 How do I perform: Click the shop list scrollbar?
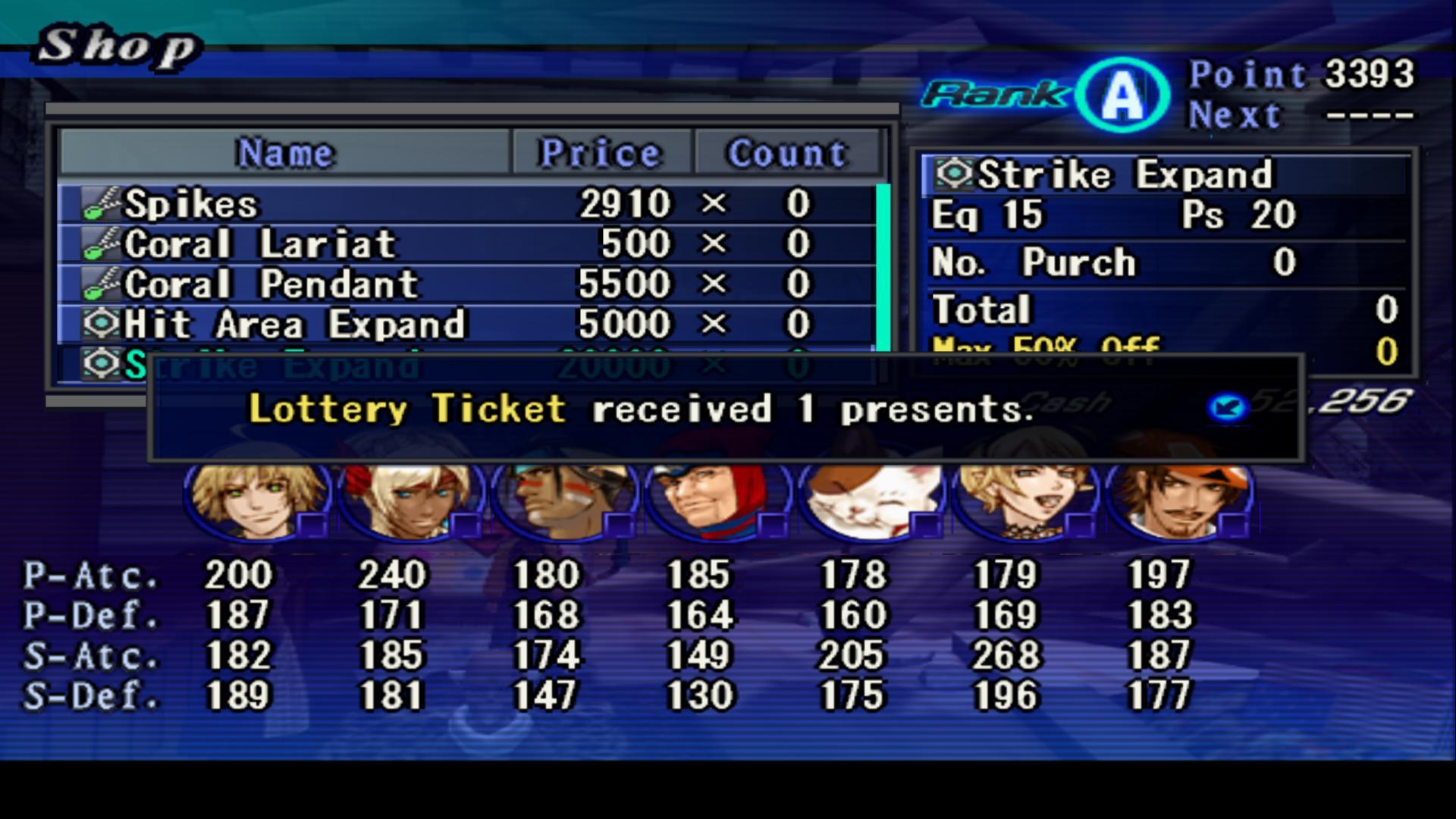[883, 265]
